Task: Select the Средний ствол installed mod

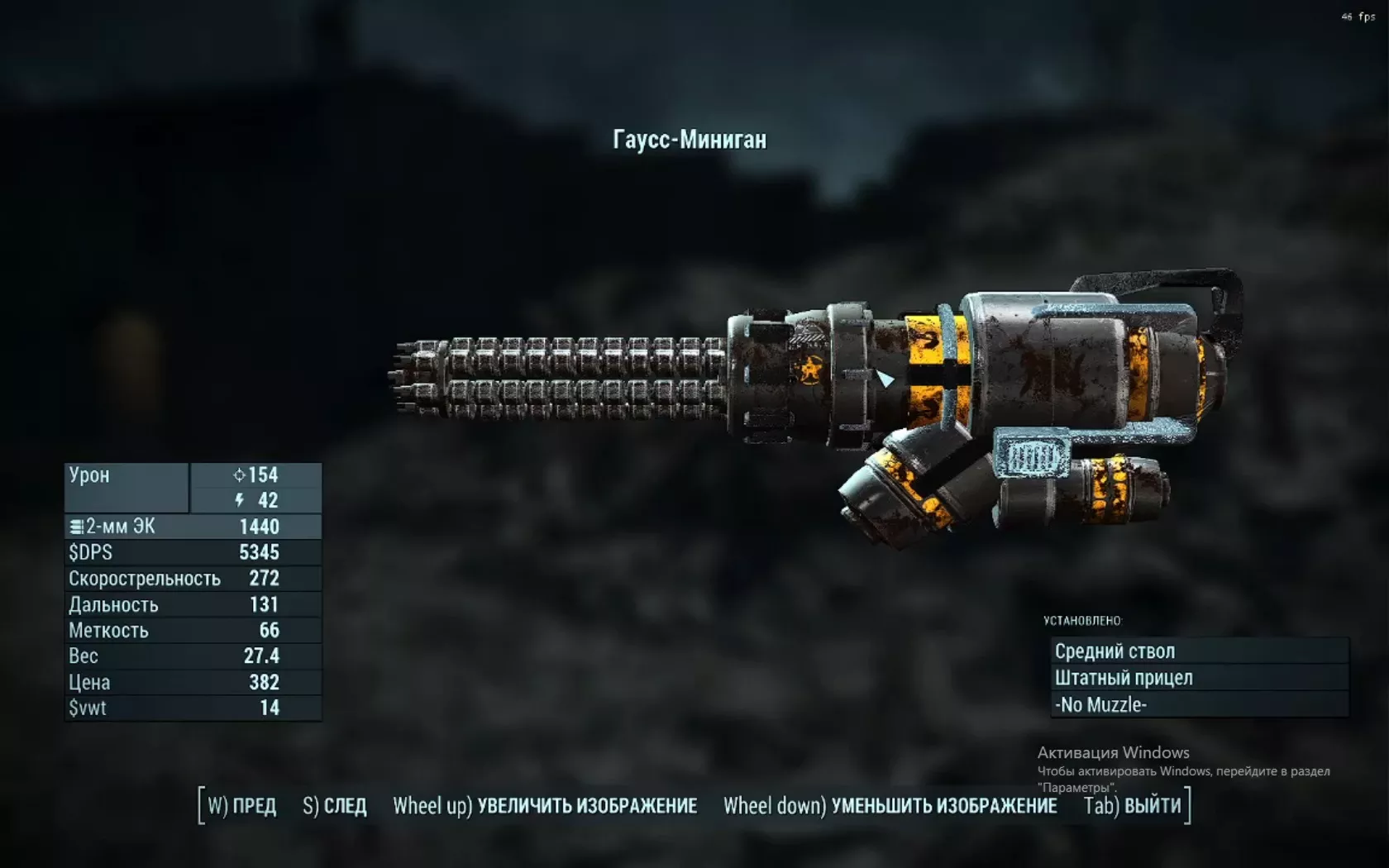Action: click(1199, 651)
